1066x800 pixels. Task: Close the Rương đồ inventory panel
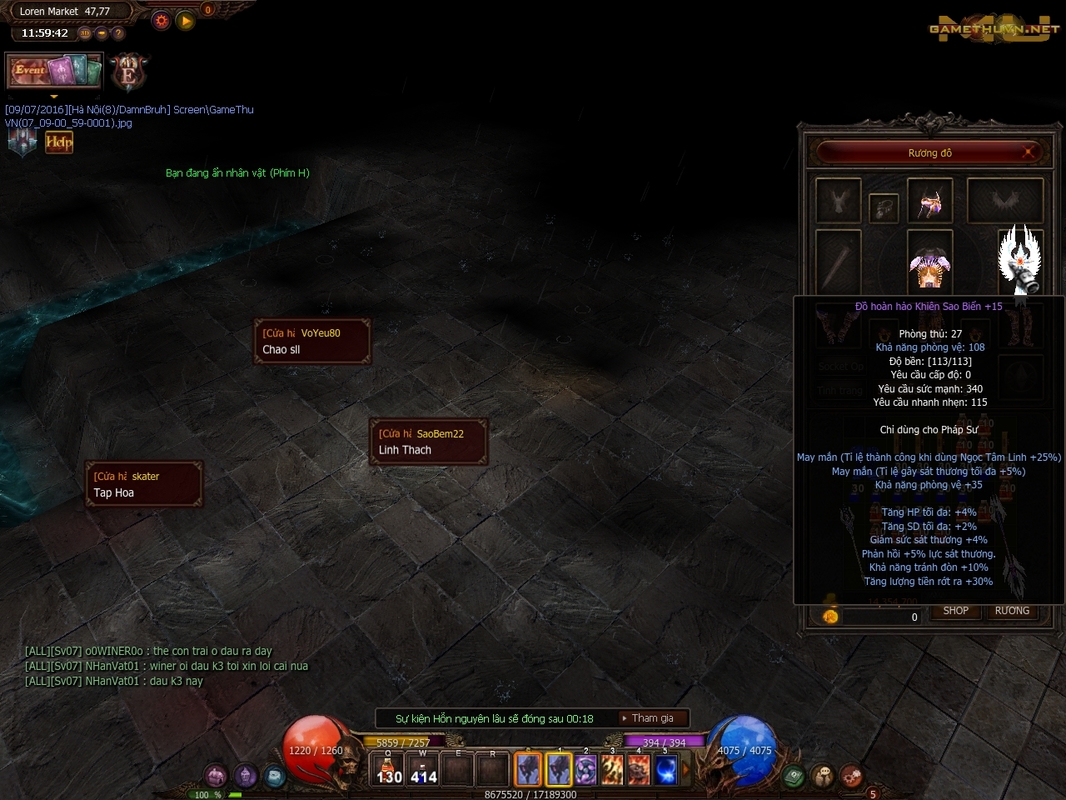pyautogui.click(x=1028, y=153)
